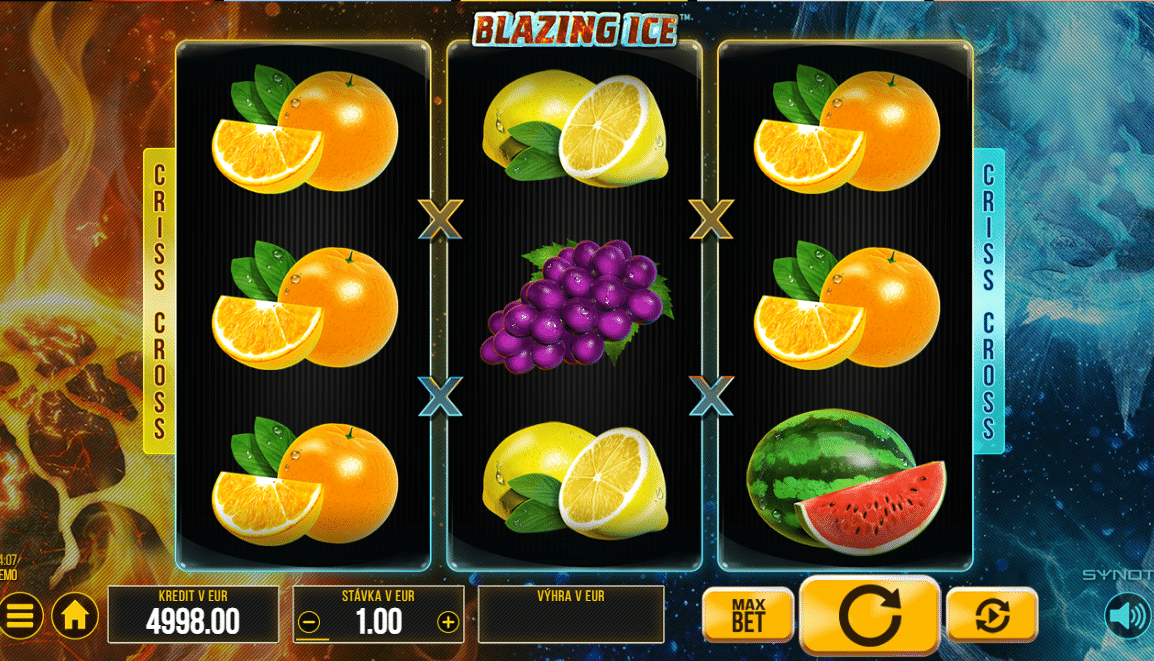Increase the bet with the plus button
The height and width of the screenshot is (661, 1154).
pyautogui.click(x=448, y=623)
